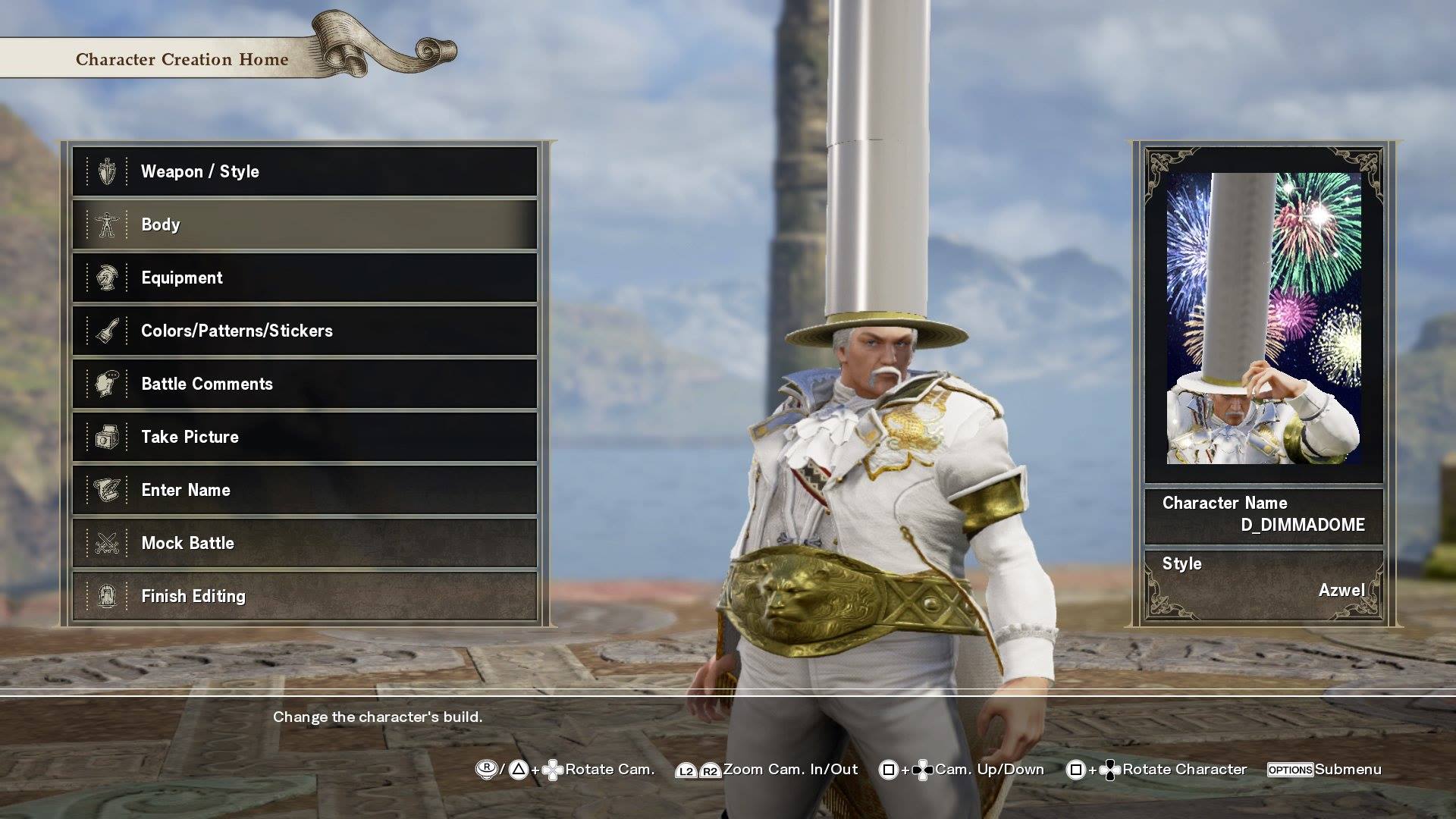Open the Weapon / Style menu
This screenshot has height=819, width=1456.
click(304, 171)
